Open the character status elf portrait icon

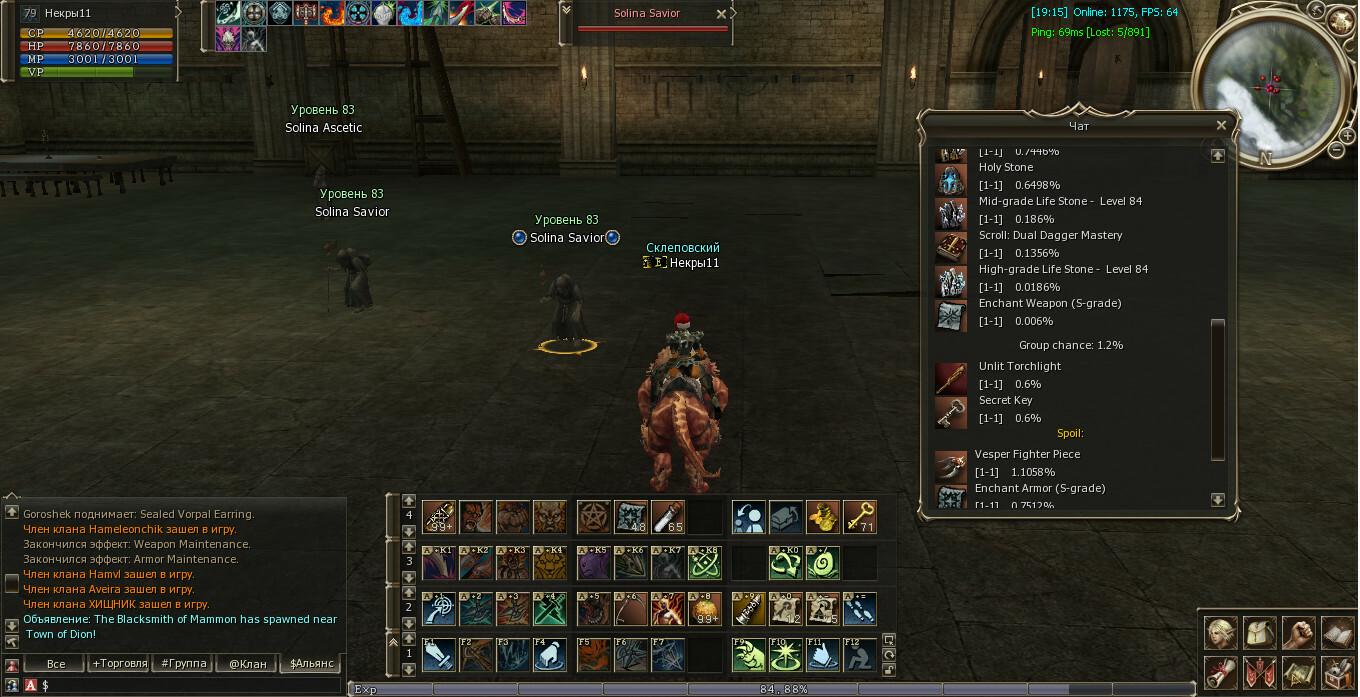[1220, 634]
